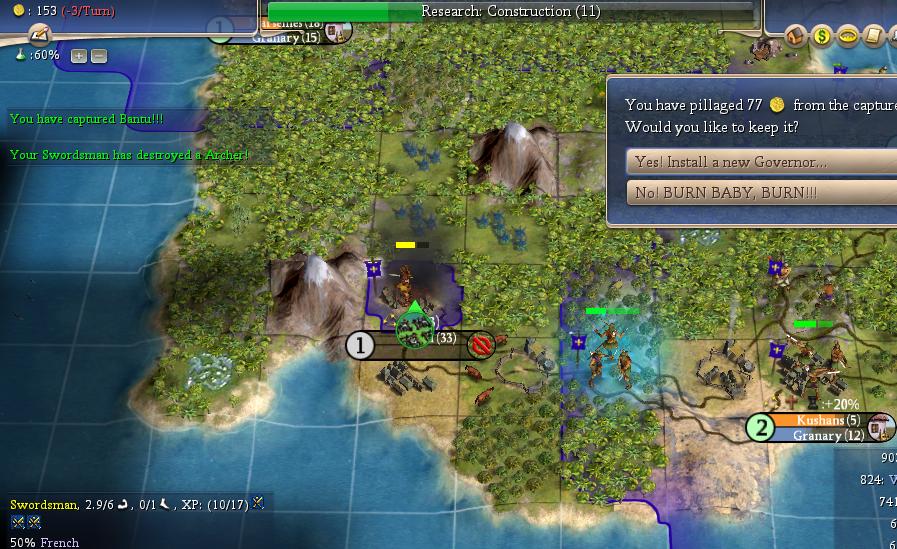Image resolution: width=897 pixels, height=549 pixels.
Task: Open the Construction research bar
Action: (x=510, y=12)
